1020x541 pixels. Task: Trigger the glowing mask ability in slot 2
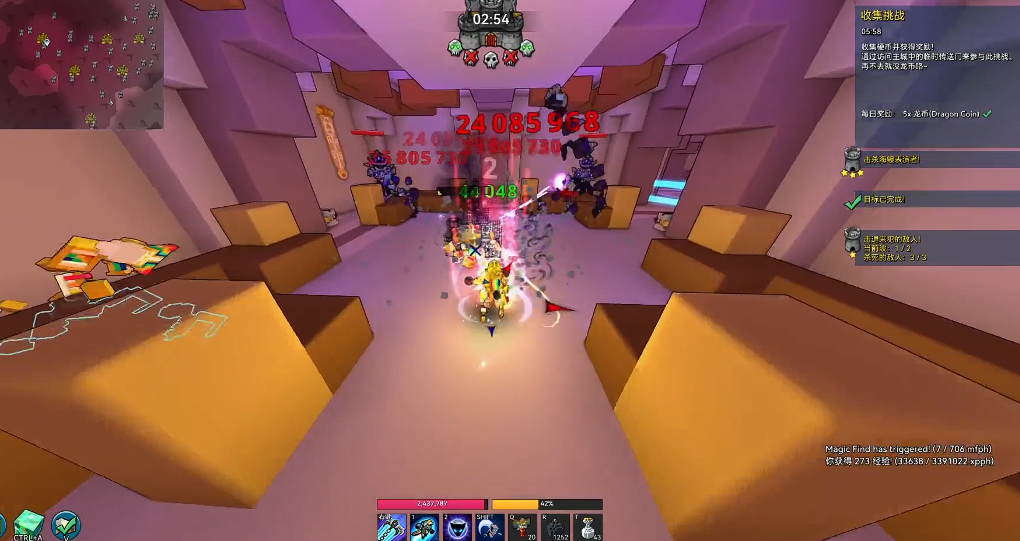point(457,526)
